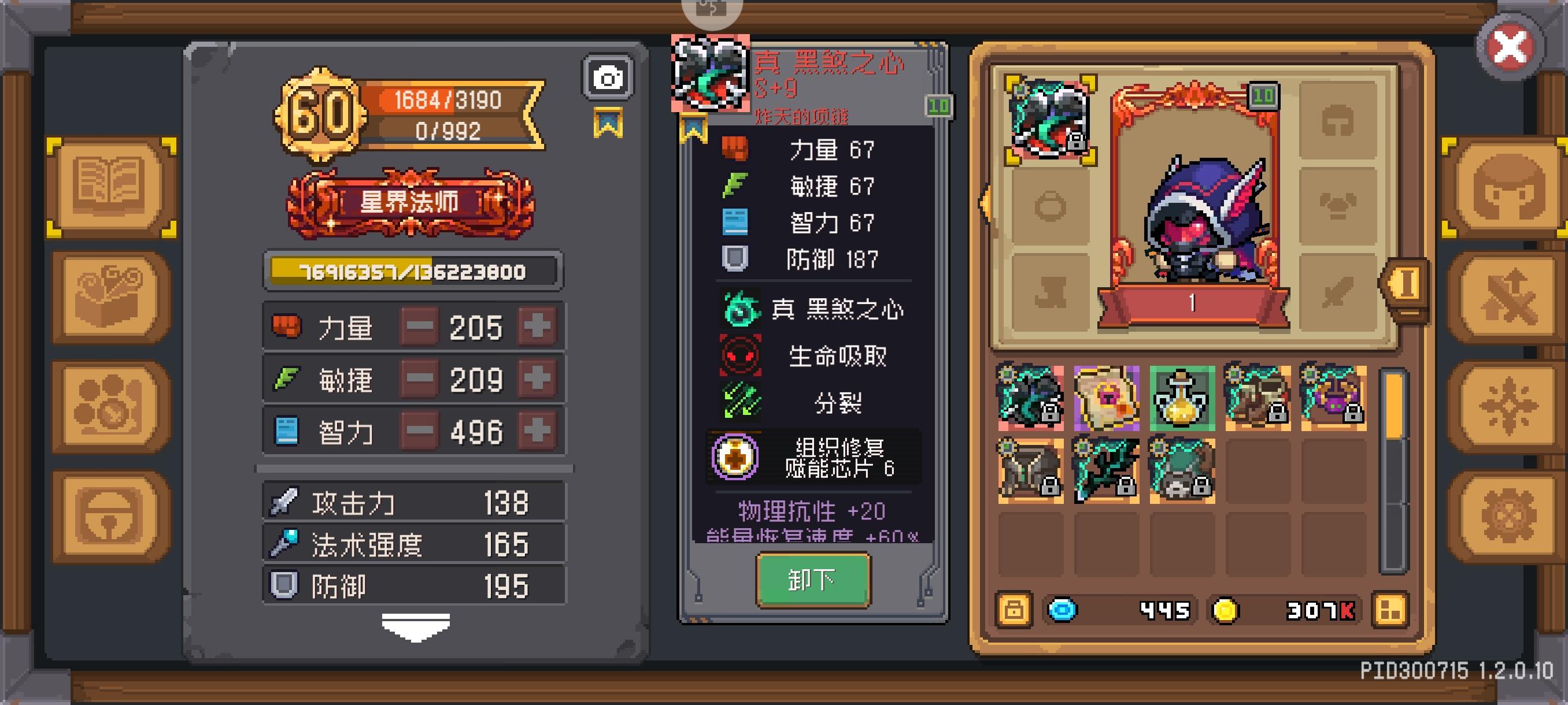
Task: Toggle the bookmark flag on the necklace tooltip
Action: click(694, 128)
